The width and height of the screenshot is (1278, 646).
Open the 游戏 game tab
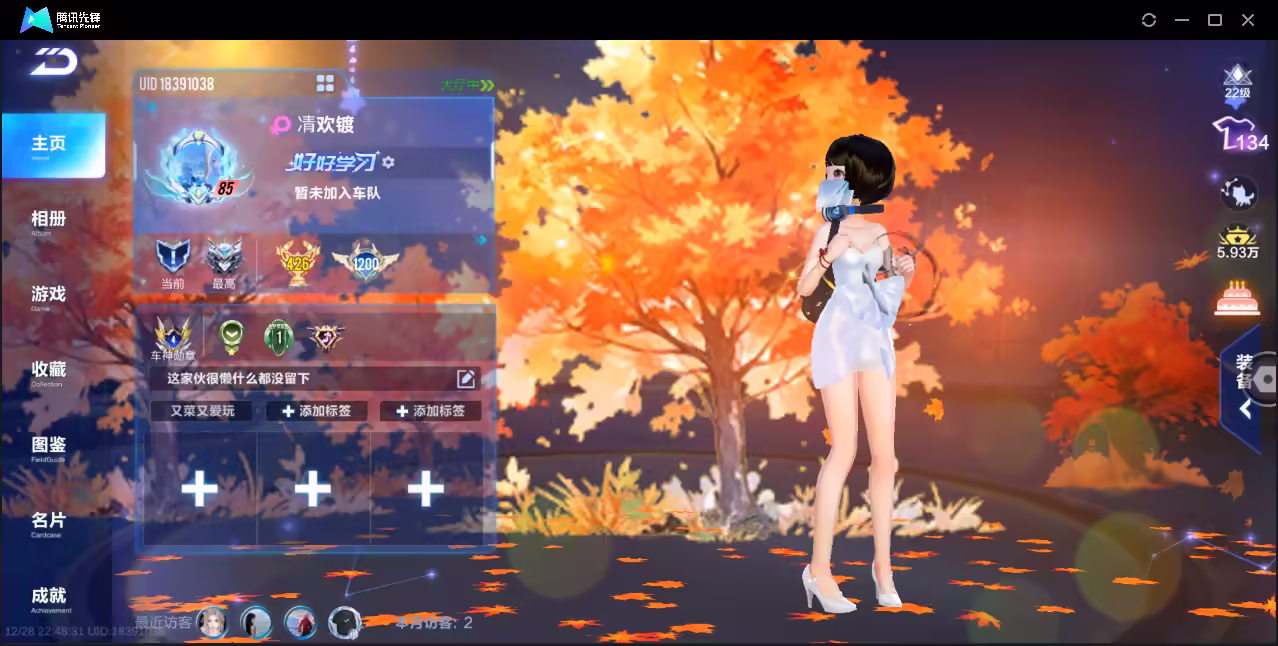(48, 296)
